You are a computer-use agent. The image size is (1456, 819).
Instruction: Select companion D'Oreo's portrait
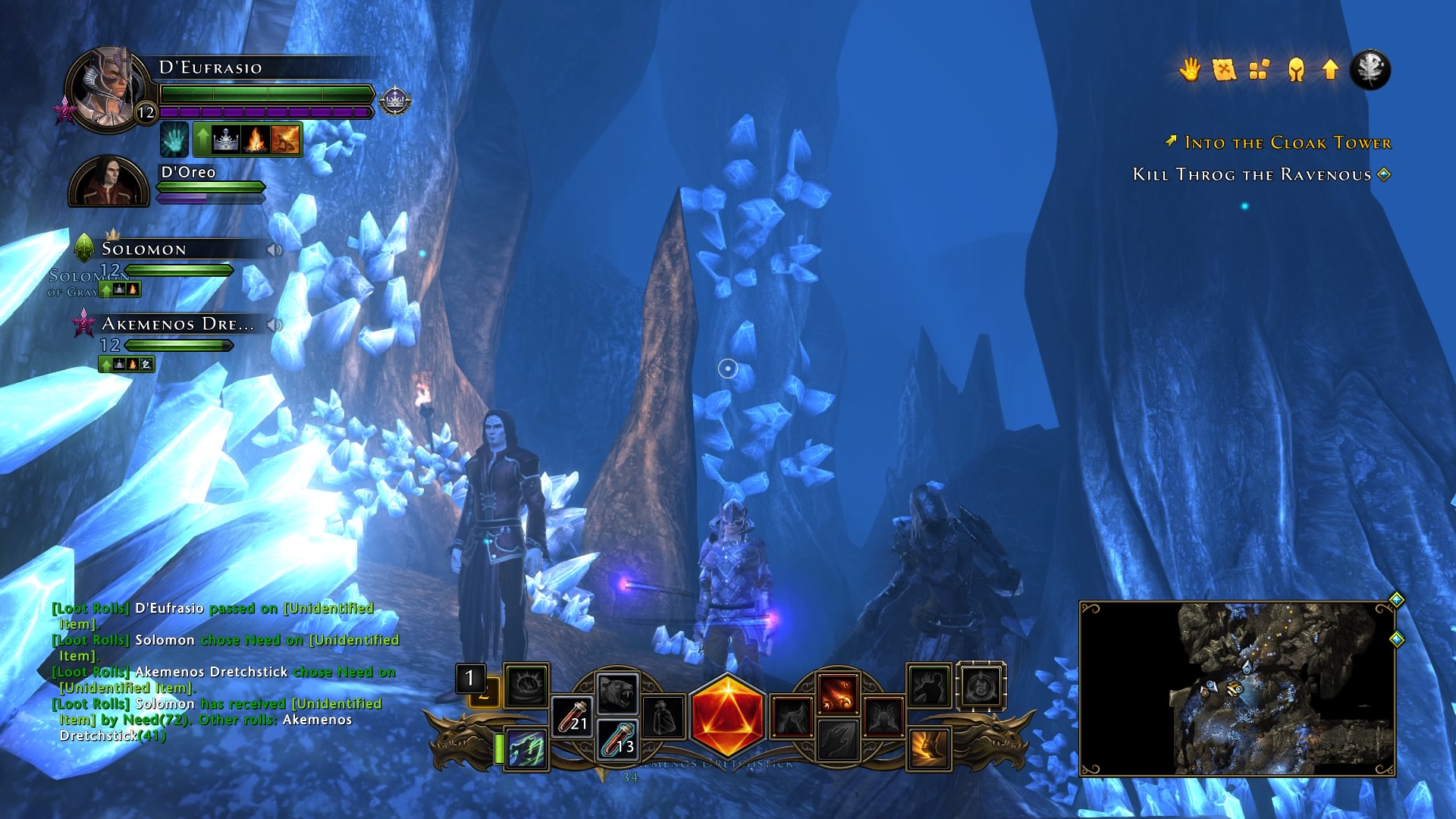(108, 182)
